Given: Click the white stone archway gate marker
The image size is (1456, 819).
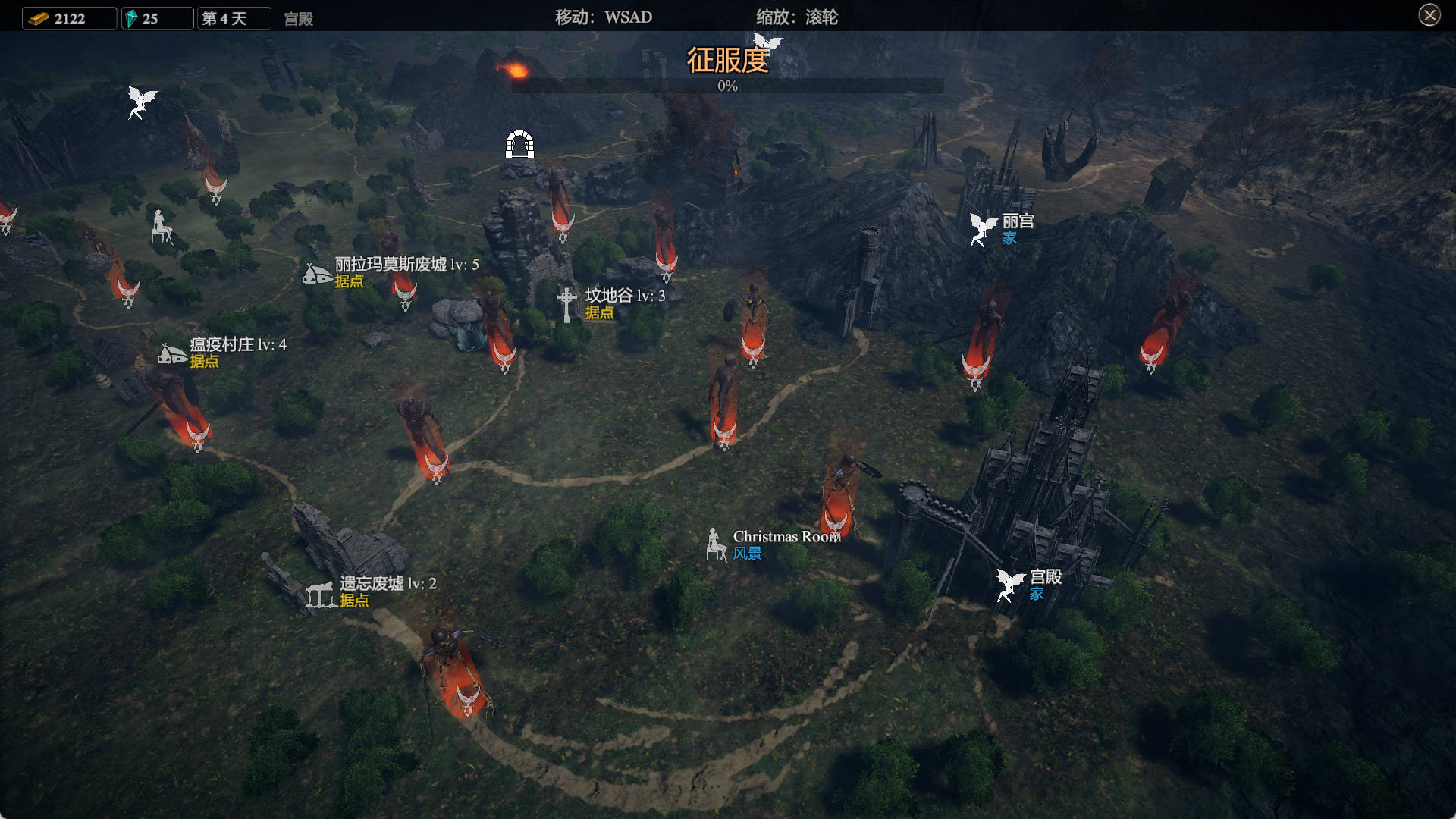Looking at the screenshot, I should coord(519,144).
